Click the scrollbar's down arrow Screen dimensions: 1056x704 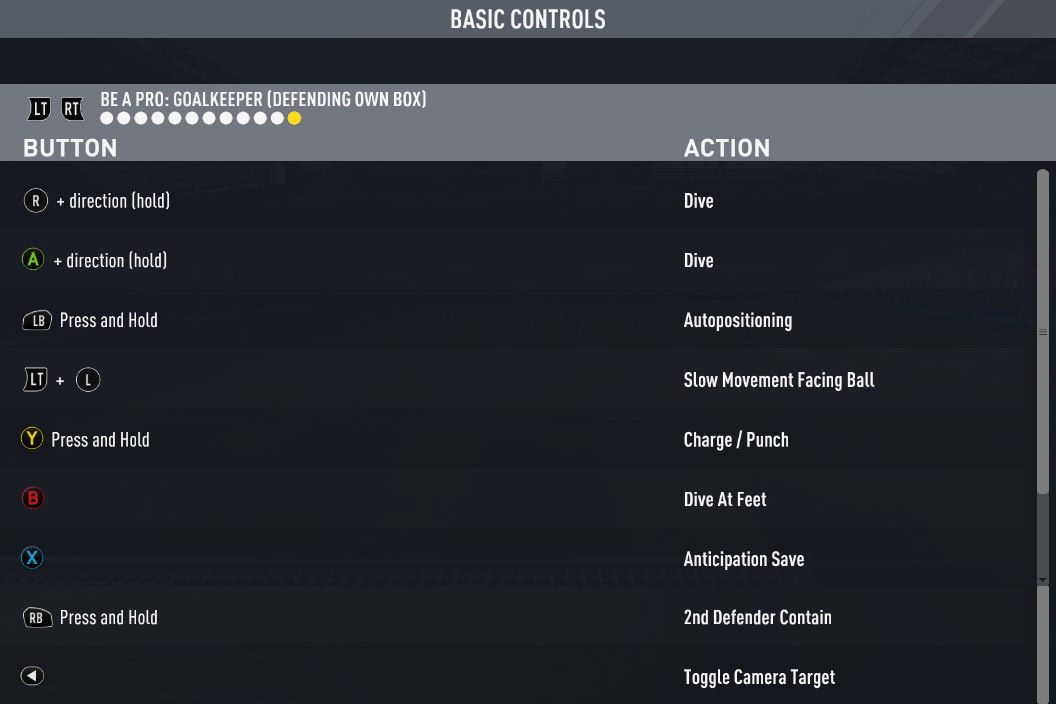1043,580
